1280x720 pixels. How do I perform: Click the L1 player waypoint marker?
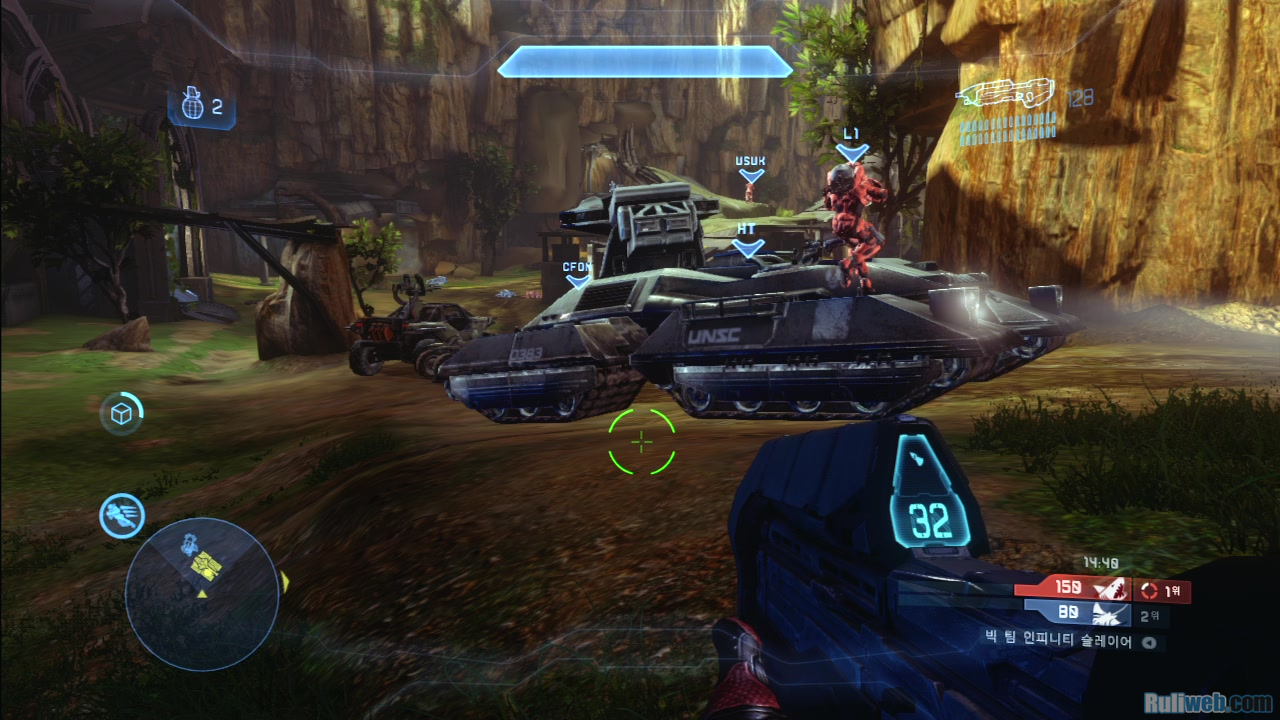point(852,146)
